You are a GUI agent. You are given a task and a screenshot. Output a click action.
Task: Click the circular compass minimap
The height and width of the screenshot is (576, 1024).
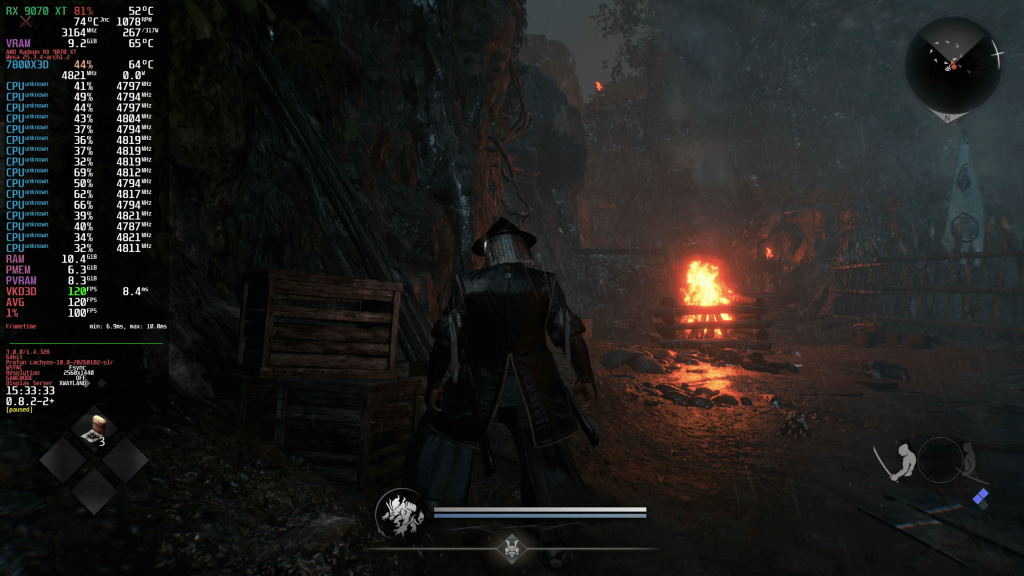(x=953, y=65)
